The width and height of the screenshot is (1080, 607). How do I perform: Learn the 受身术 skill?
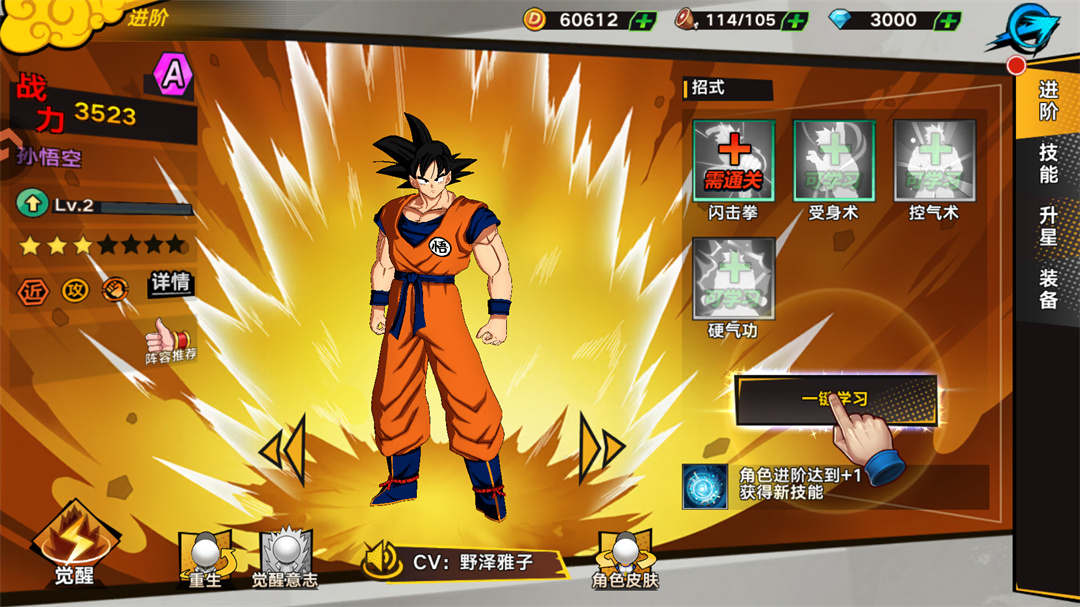pyautogui.click(x=834, y=161)
